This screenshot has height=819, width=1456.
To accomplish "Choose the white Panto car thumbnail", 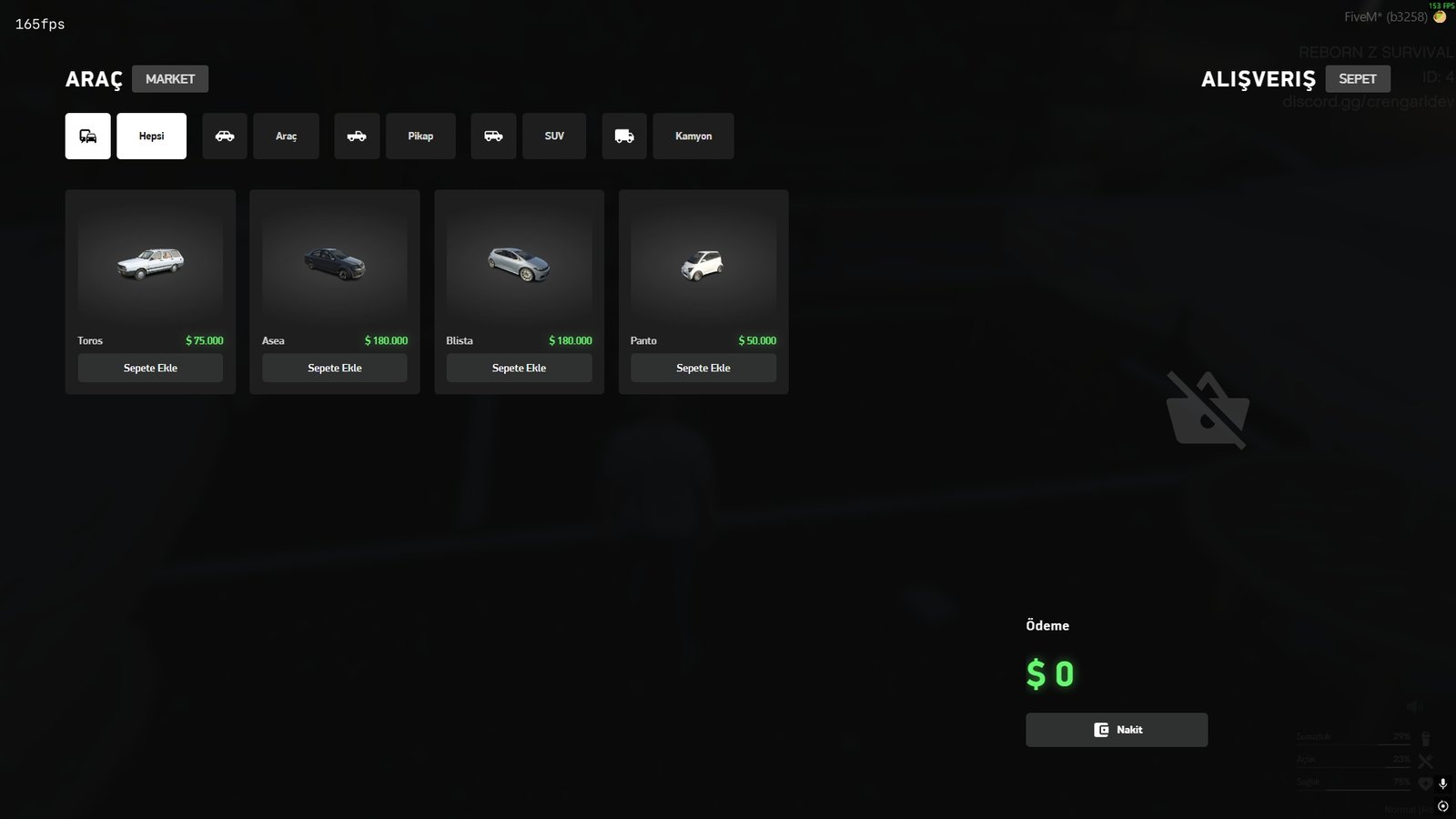I will click(x=703, y=265).
